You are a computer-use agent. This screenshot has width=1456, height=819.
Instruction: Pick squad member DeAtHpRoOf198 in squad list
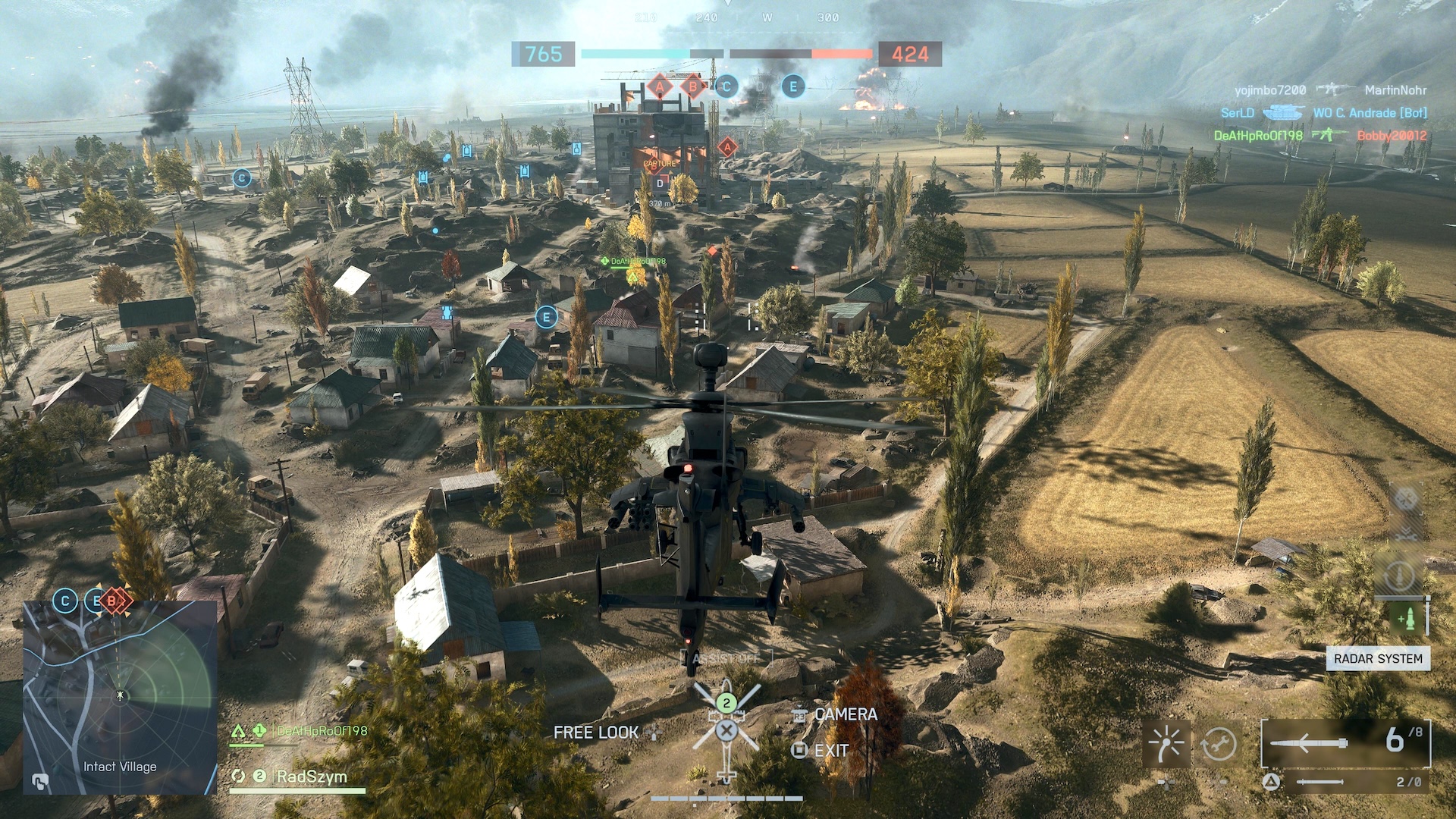322,731
